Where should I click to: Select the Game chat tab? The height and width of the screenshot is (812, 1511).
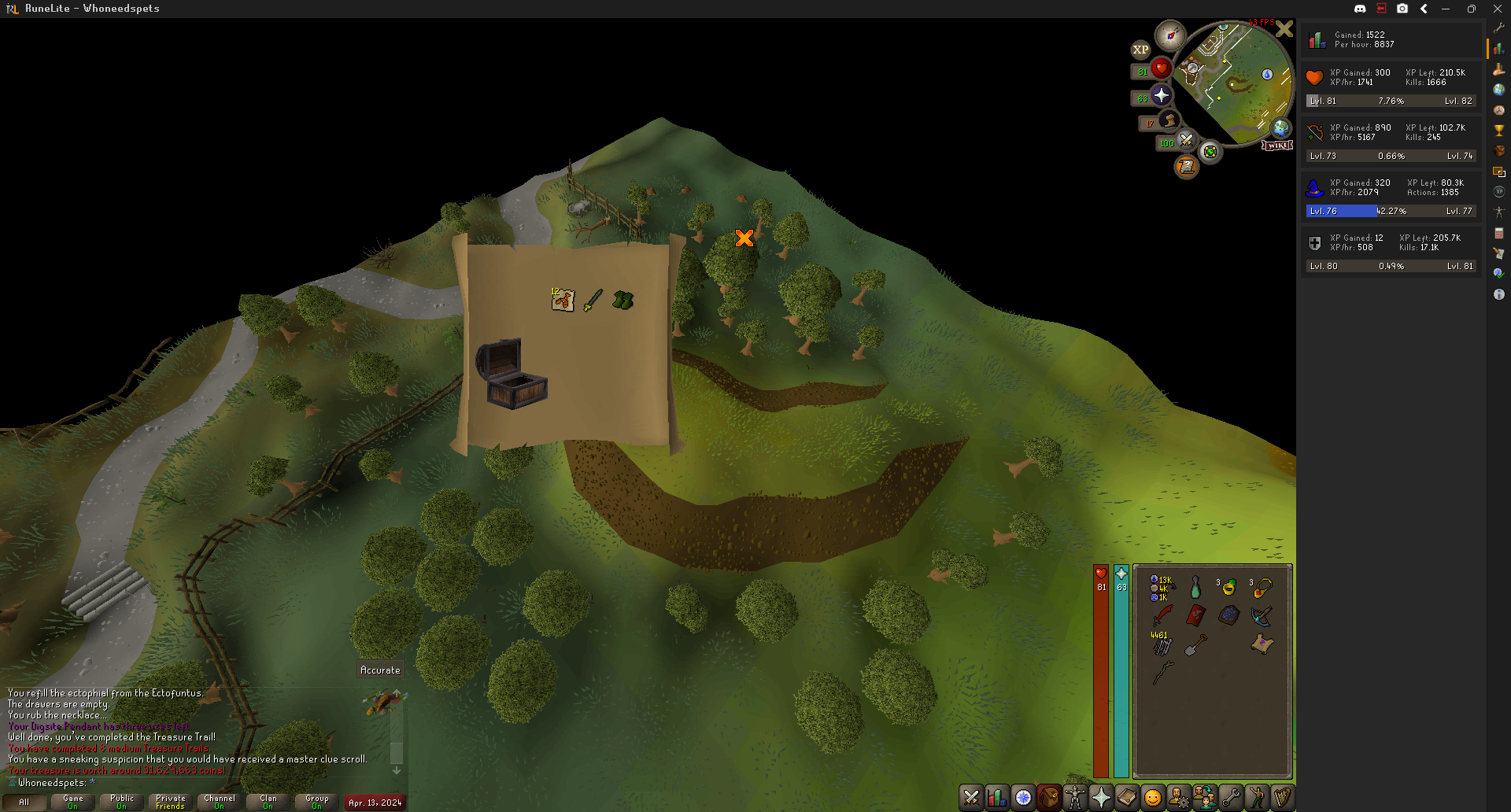click(73, 801)
